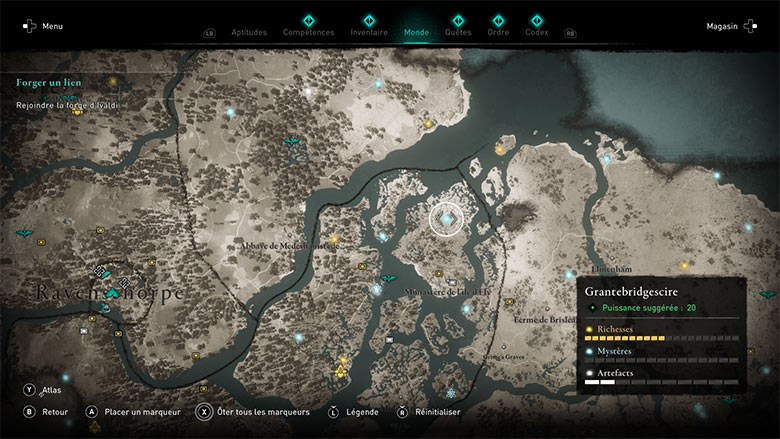Open the Menu at top left
The image size is (780, 439).
pos(43,26)
